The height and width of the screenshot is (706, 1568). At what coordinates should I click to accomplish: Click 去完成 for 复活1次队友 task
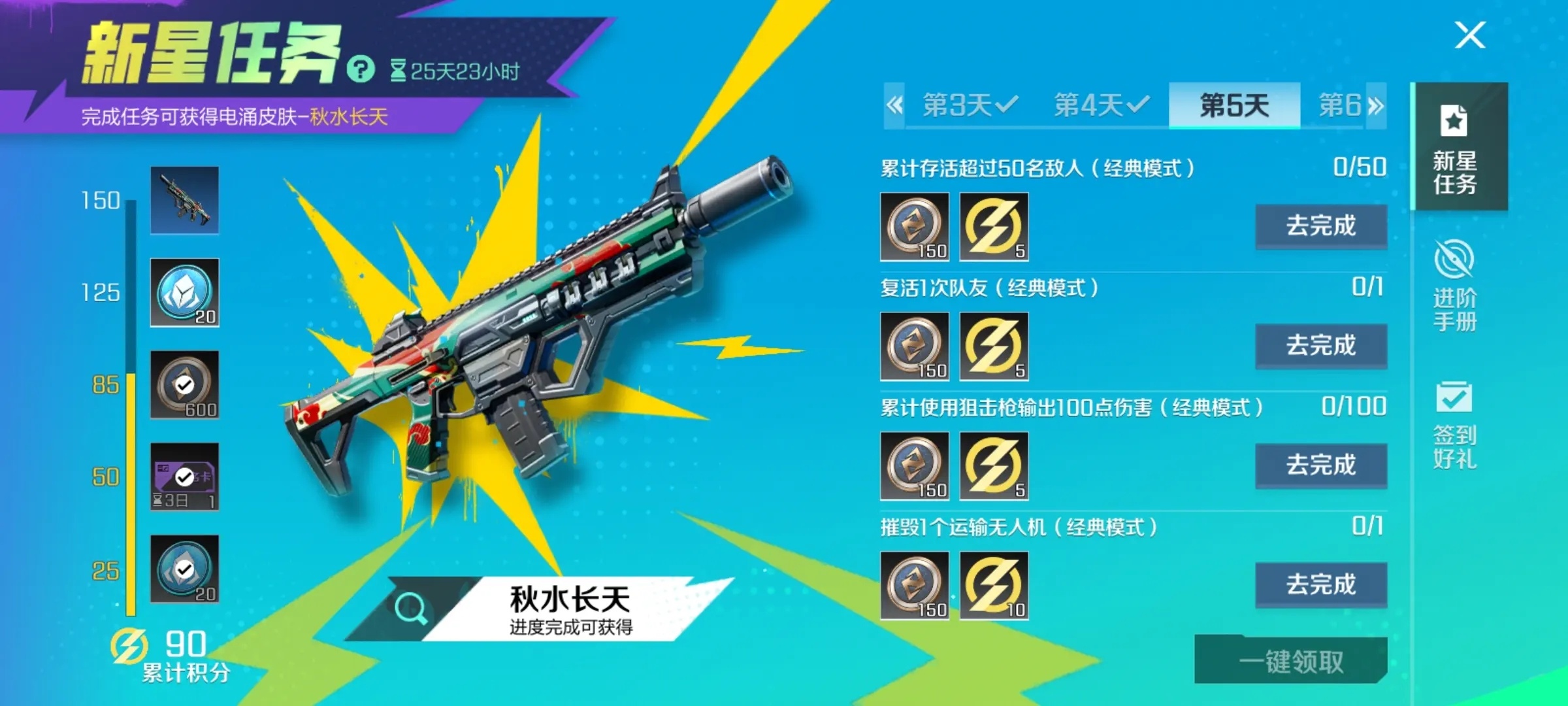(1321, 346)
